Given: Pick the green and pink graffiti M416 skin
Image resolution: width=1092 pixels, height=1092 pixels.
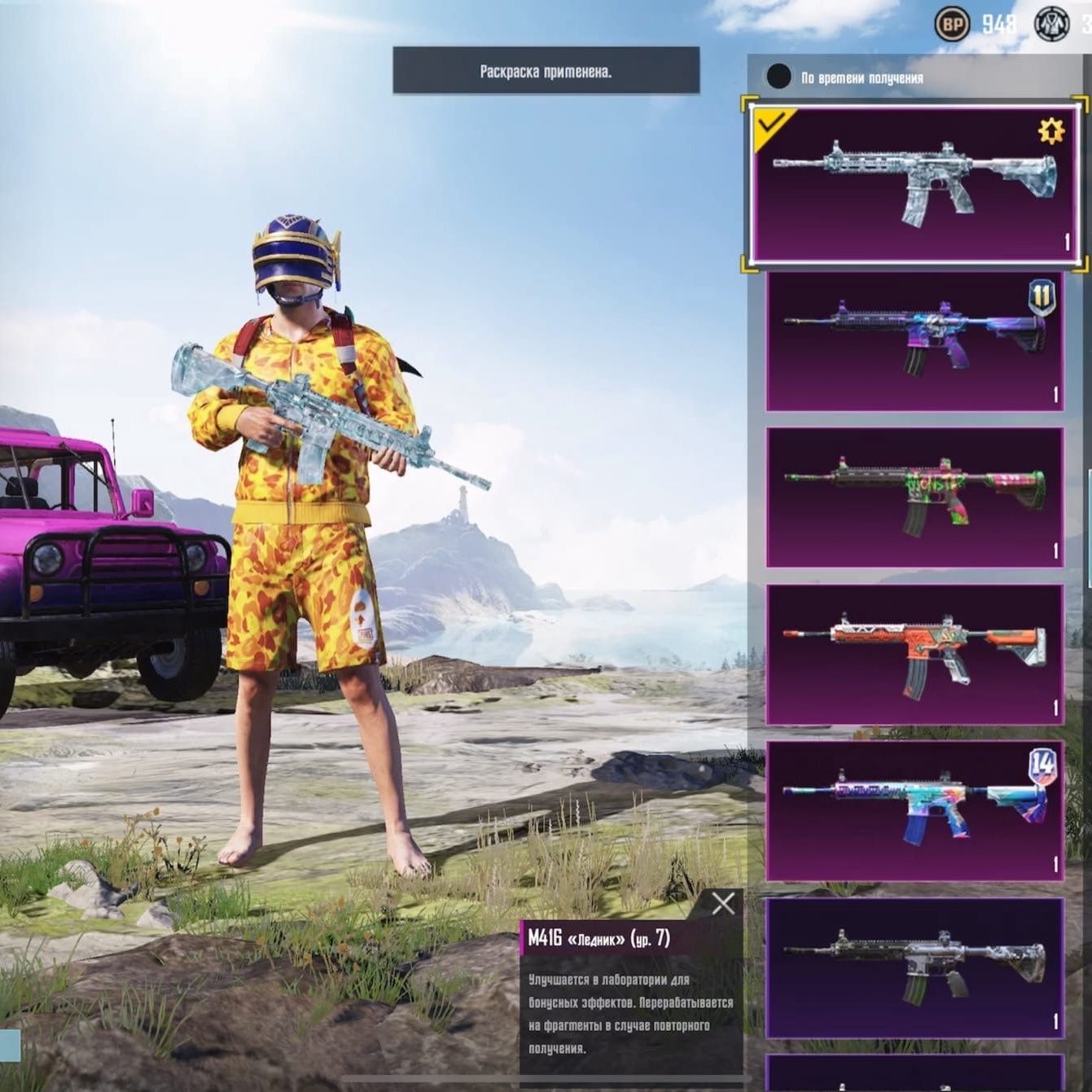Looking at the screenshot, I should (x=914, y=497).
